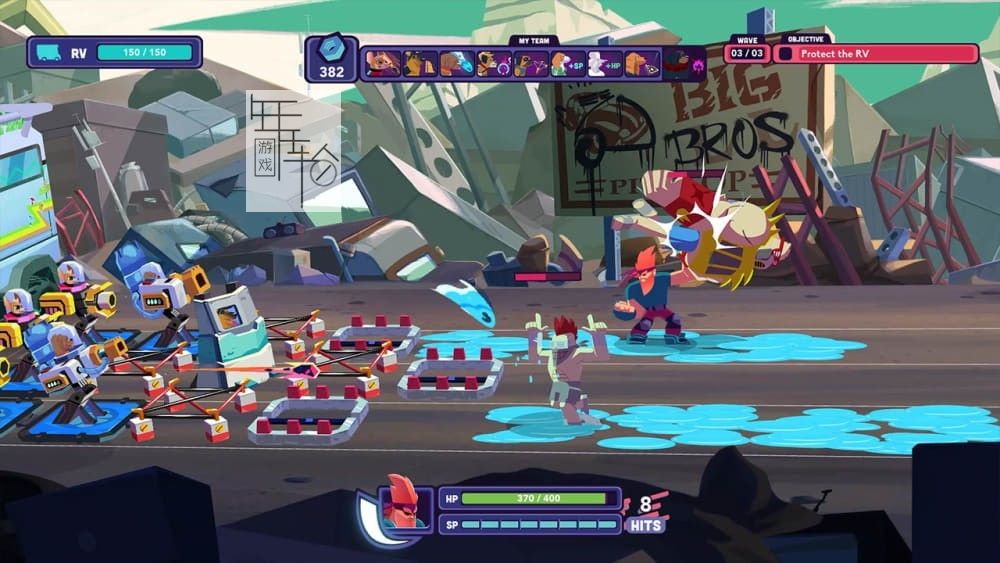Pick the dog with +SP bonus
1000x563 pixels.
pyautogui.click(x=567, y=64)
